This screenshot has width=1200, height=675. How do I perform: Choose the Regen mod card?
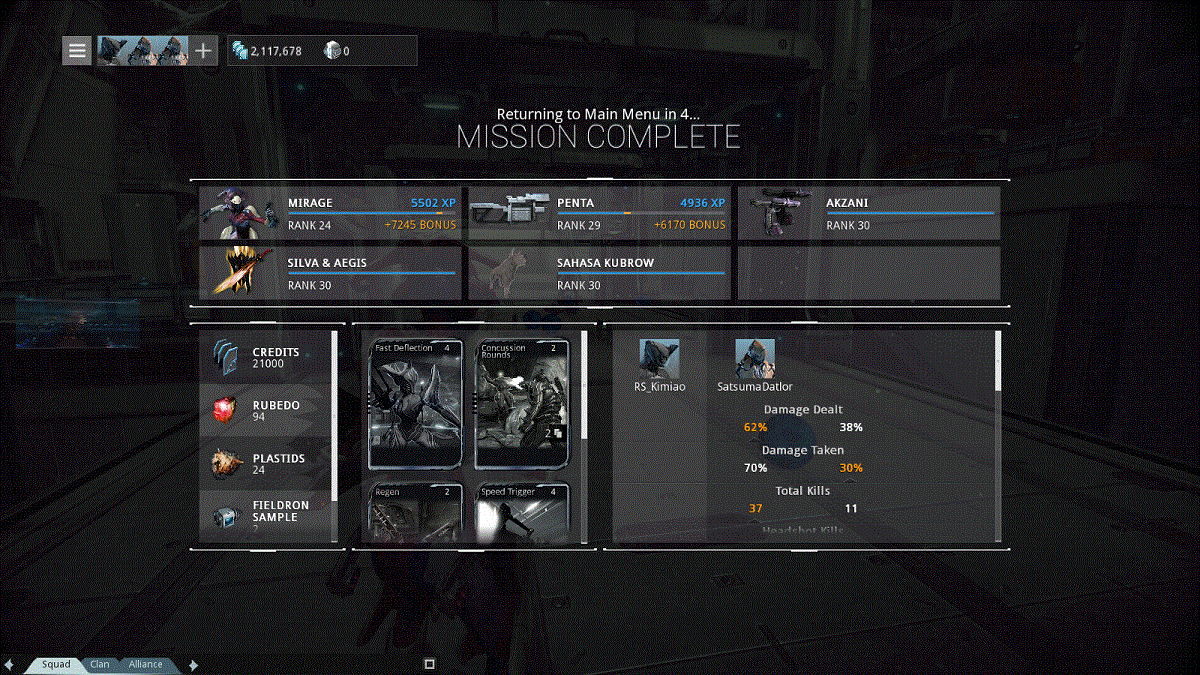(x=416, y=513)
